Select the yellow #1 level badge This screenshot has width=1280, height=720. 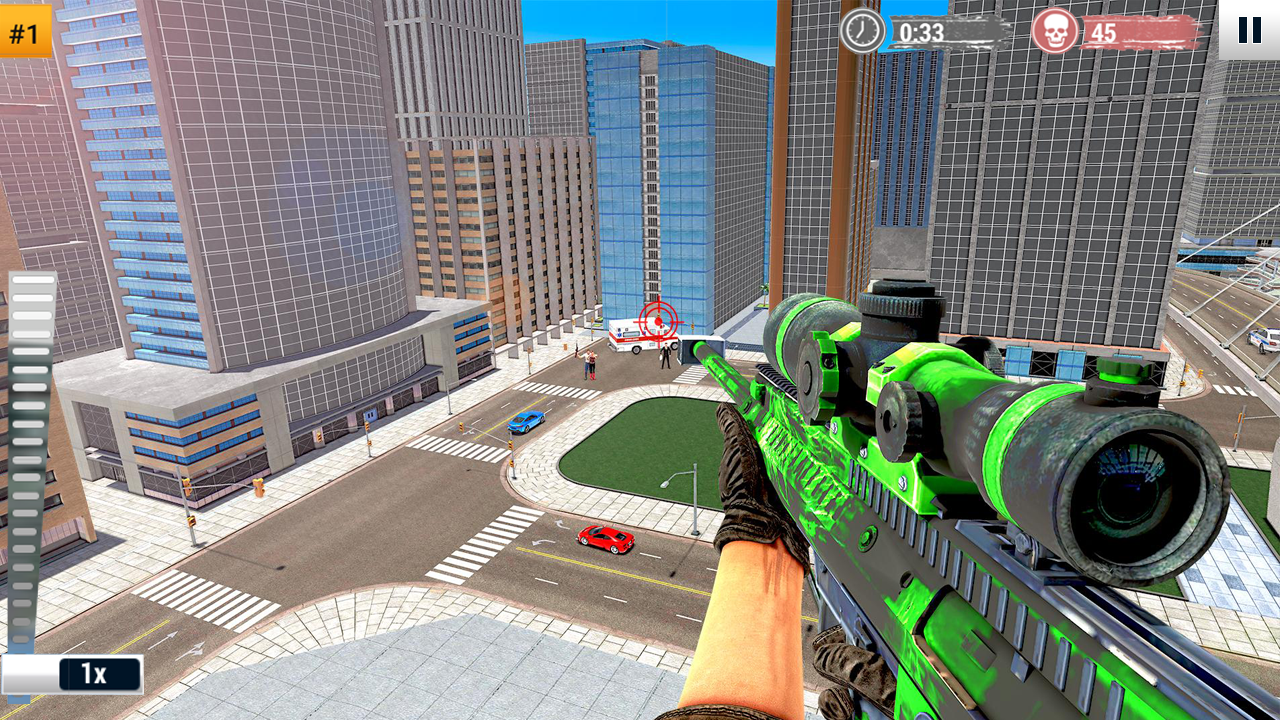[27, 32]
